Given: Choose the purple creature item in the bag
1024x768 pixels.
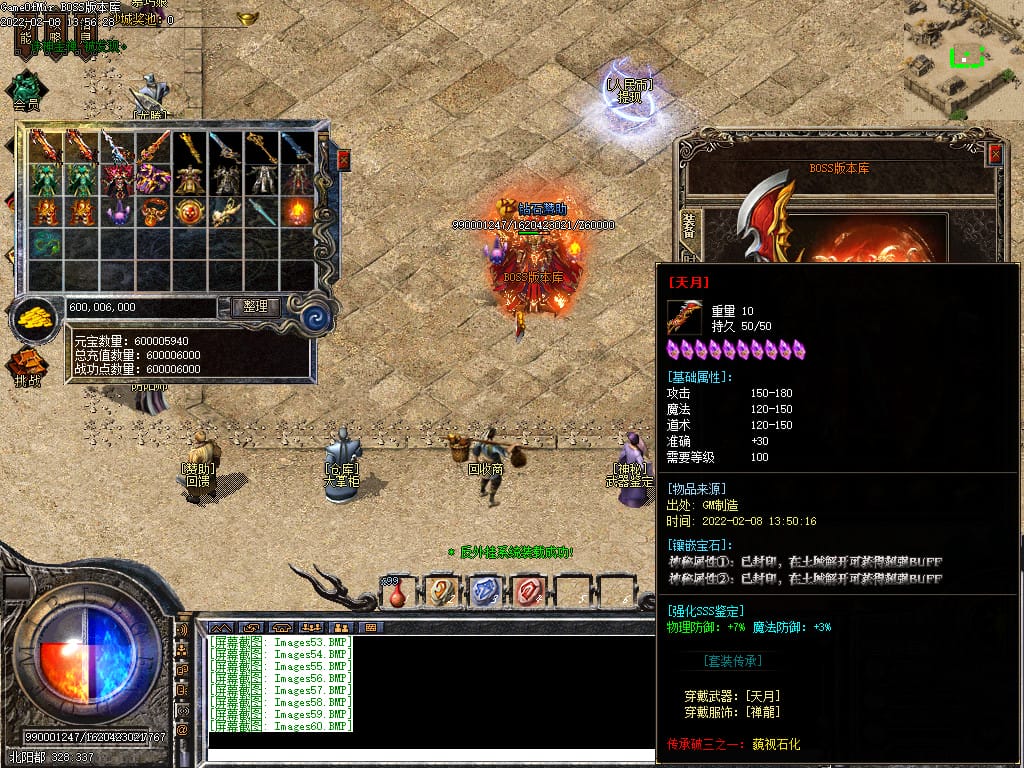Looking at the screenshot, I should 117,212.
